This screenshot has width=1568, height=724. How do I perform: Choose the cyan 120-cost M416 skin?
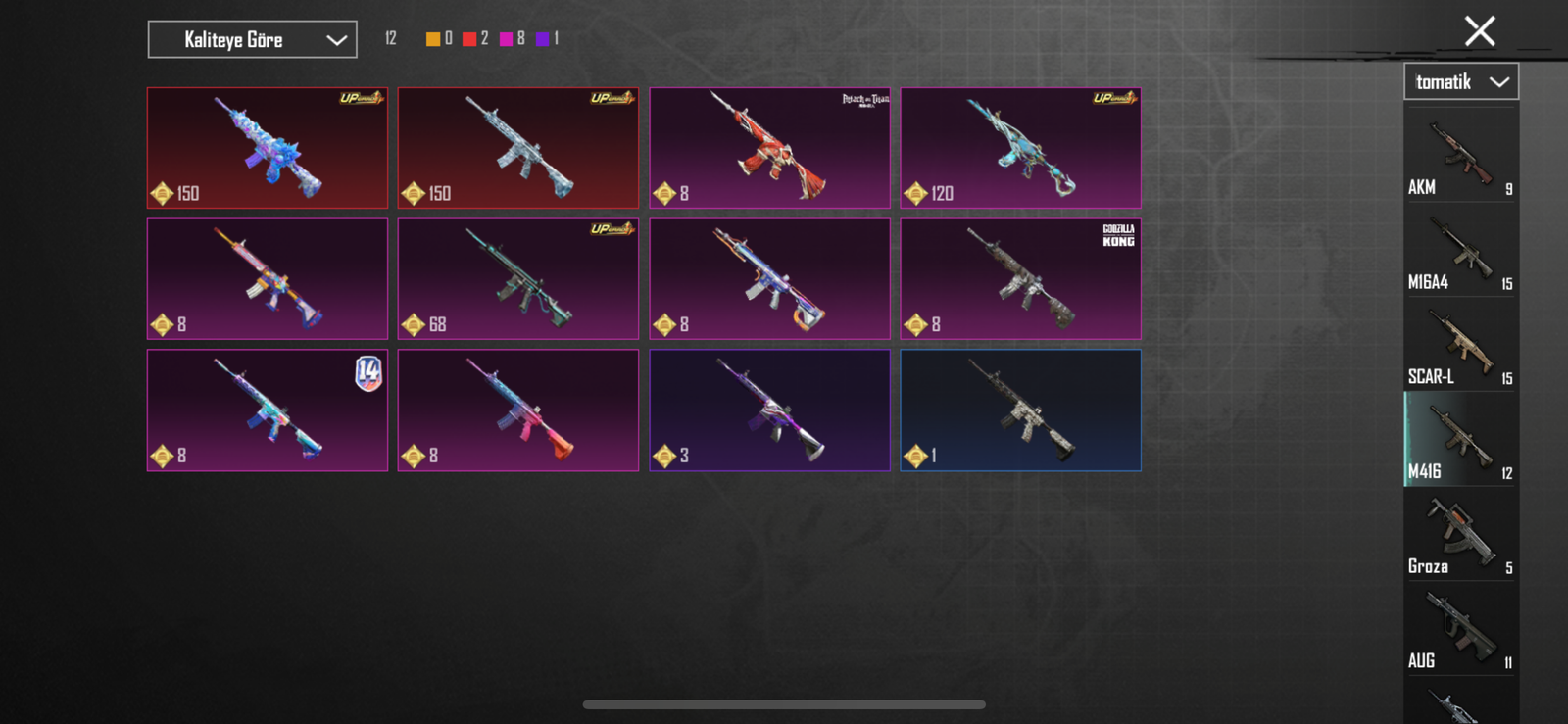(x=1020, y=148)
